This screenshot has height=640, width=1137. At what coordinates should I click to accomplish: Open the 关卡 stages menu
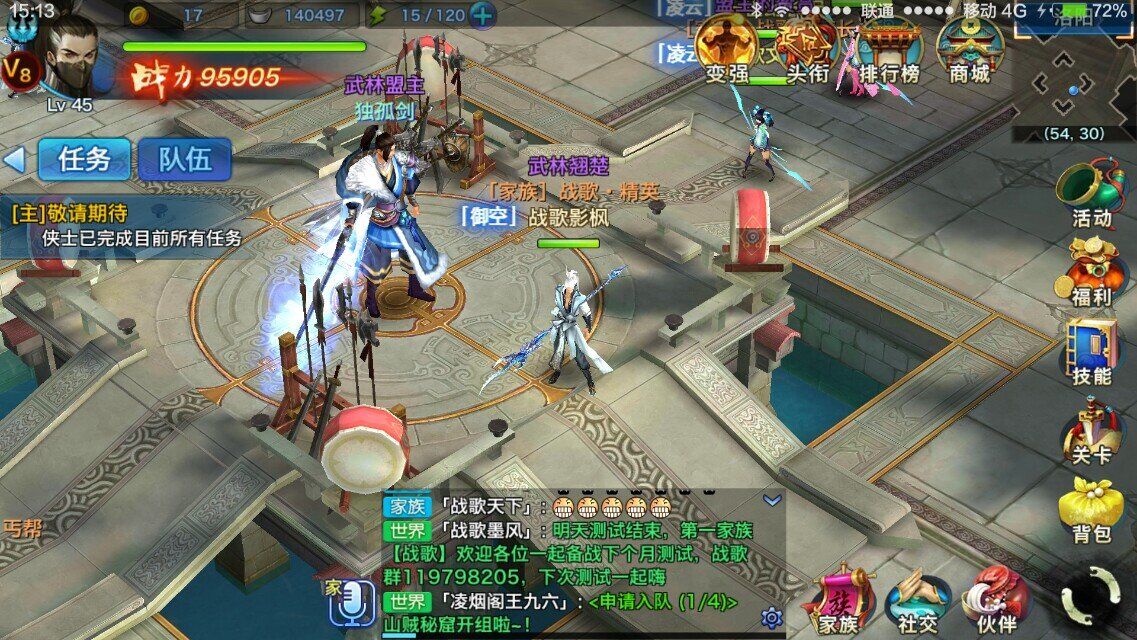[1090, 432]
